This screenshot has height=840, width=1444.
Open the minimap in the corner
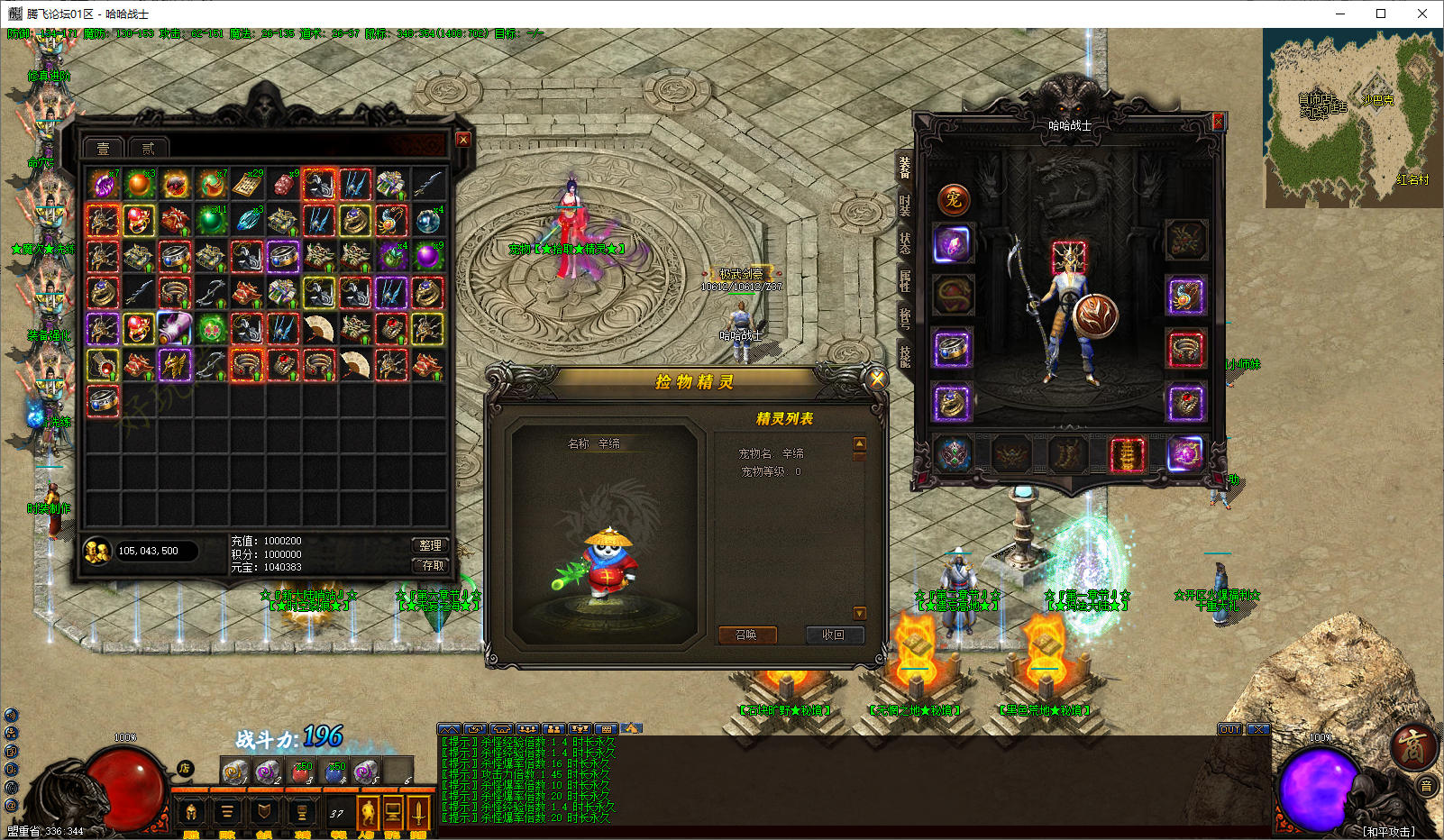[x=1352, y=117]
